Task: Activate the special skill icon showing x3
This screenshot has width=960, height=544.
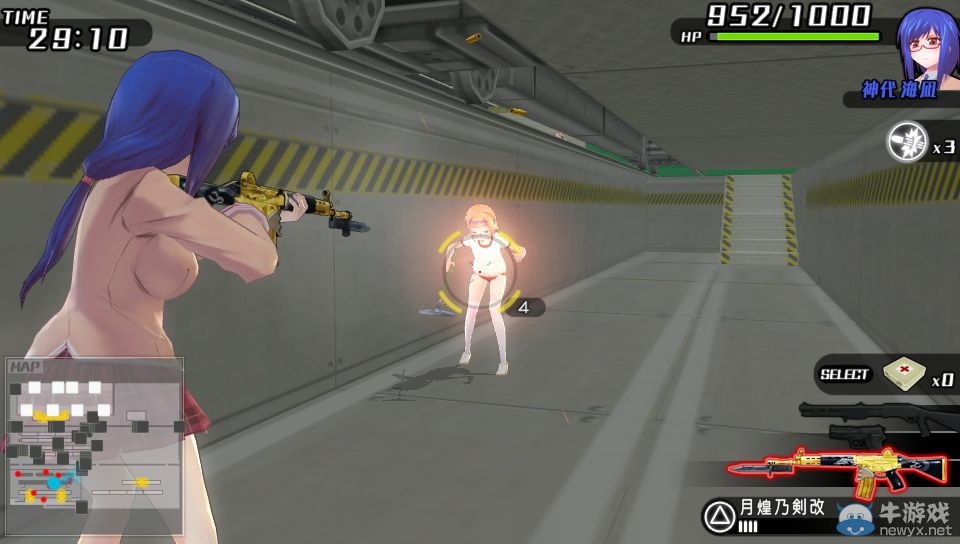Action: coord(906,143)
